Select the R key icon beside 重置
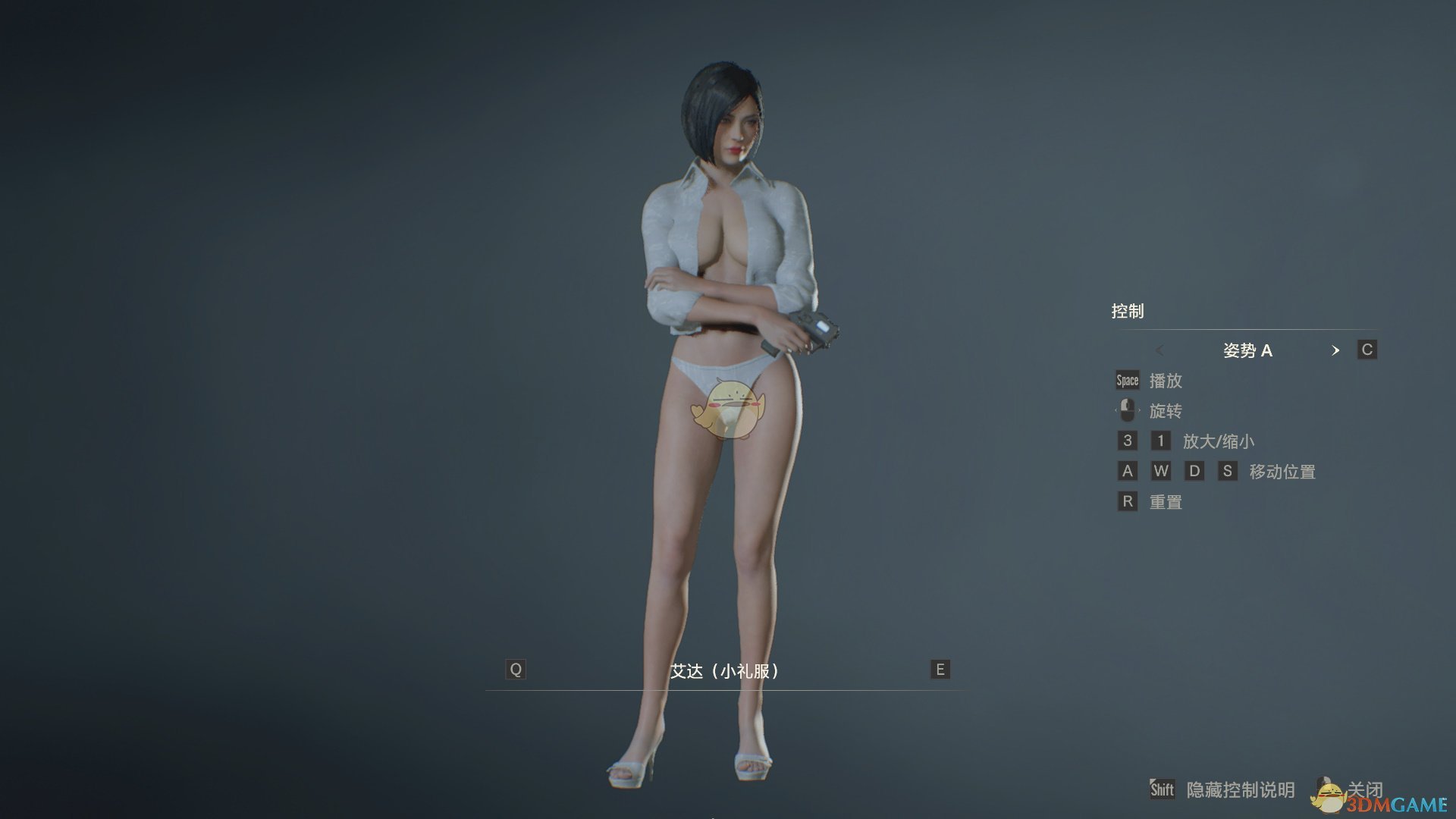This screenshot has width=1456, height=819. 1127,501
